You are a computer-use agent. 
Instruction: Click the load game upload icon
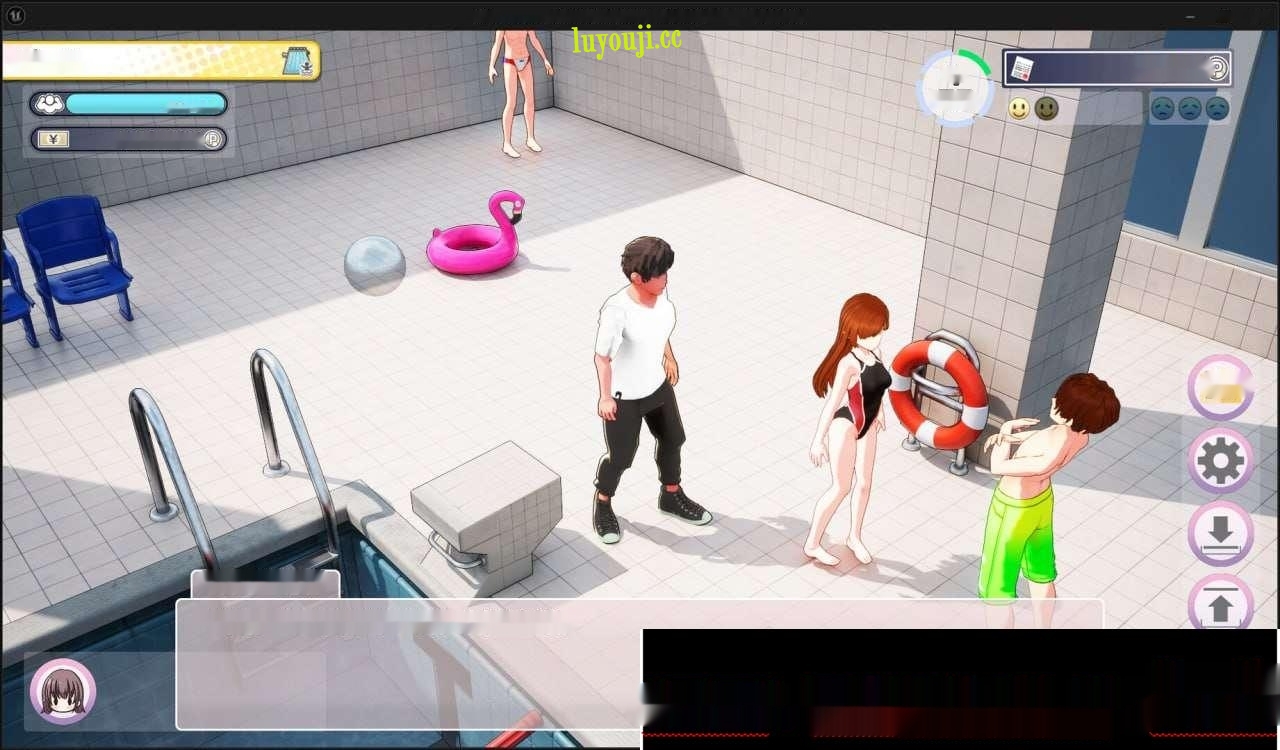click(1219, 603)
